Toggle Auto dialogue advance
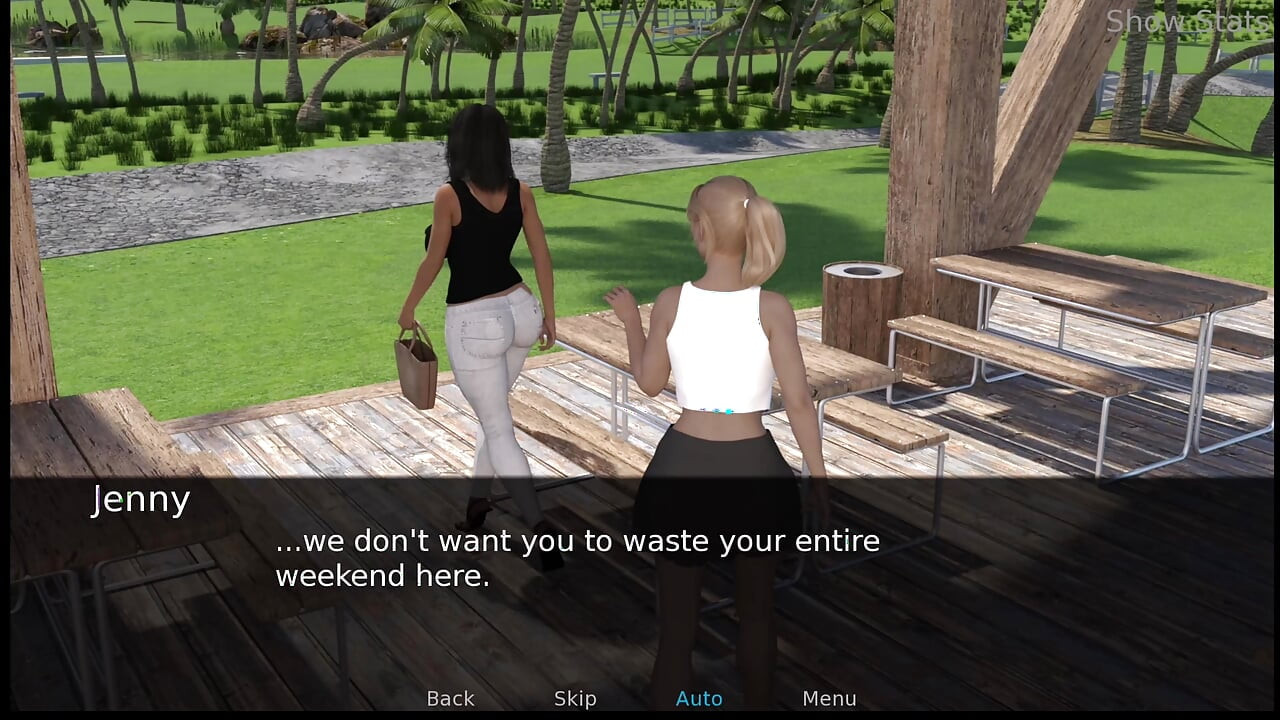The height and width of the screenshot is (720, 1280). tap(699, 699)
